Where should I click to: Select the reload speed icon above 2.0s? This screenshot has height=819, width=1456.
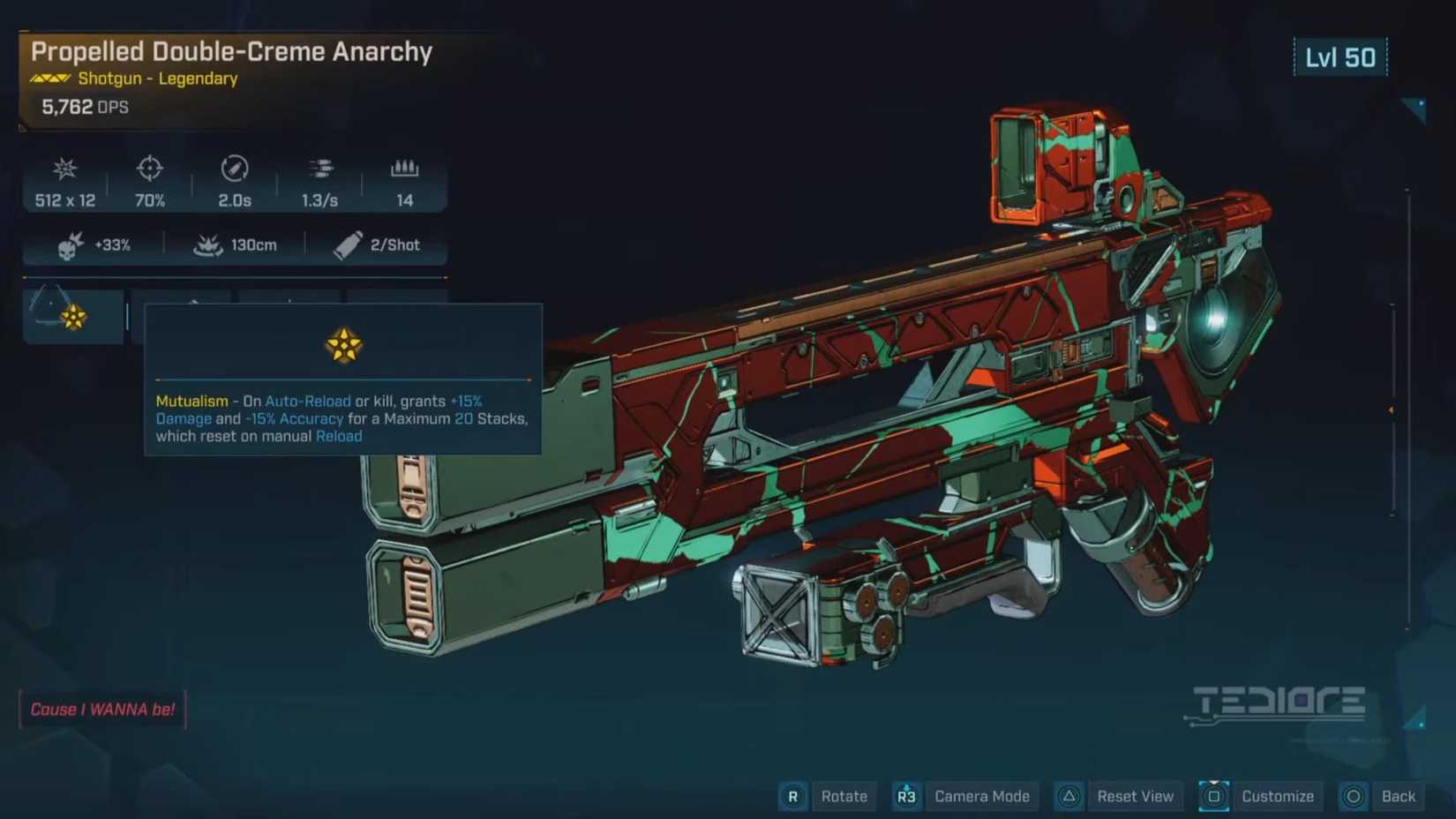click(x=233, y=169)
